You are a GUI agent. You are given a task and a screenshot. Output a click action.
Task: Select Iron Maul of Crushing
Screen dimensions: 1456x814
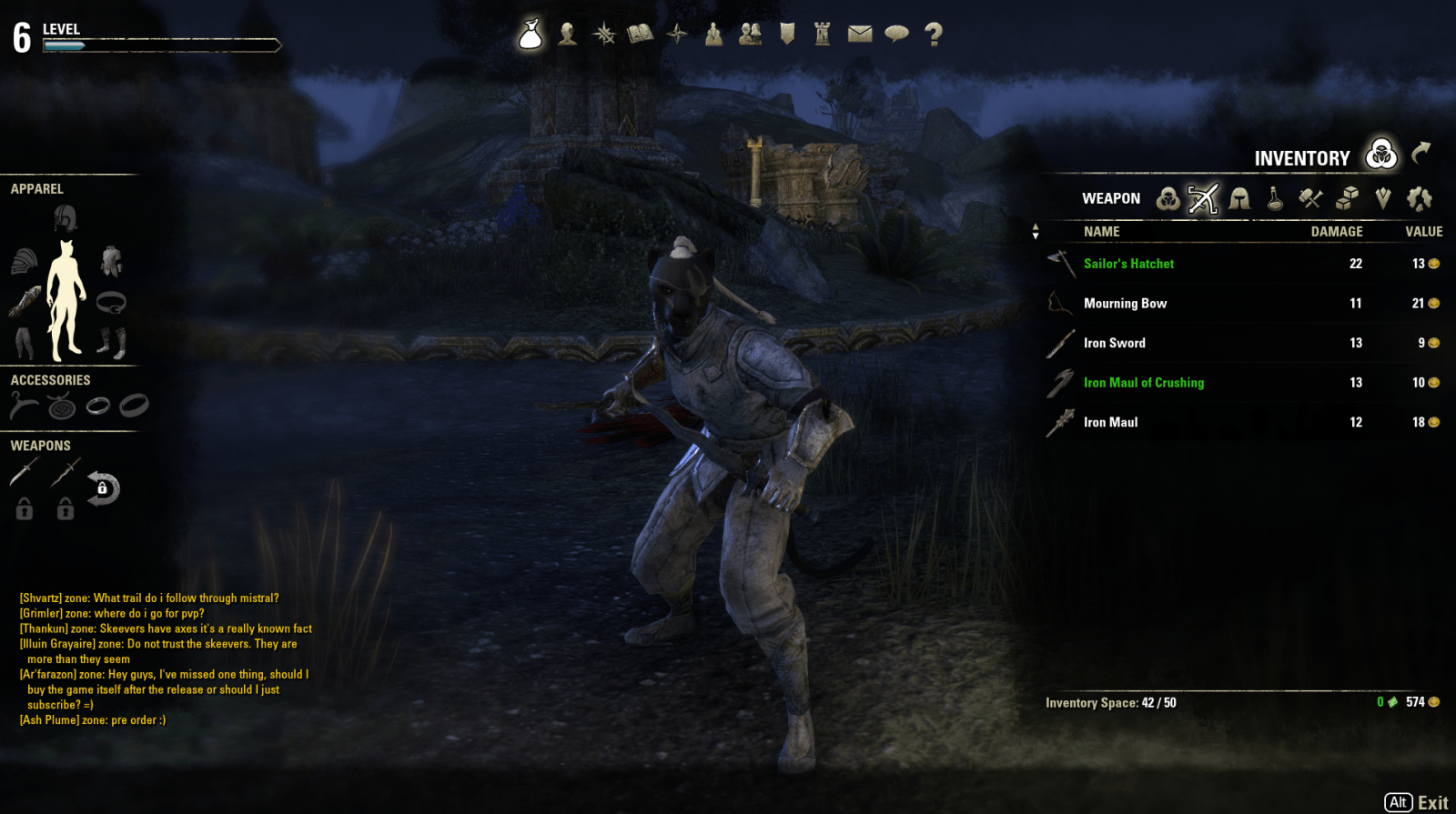click(1143, 383)
